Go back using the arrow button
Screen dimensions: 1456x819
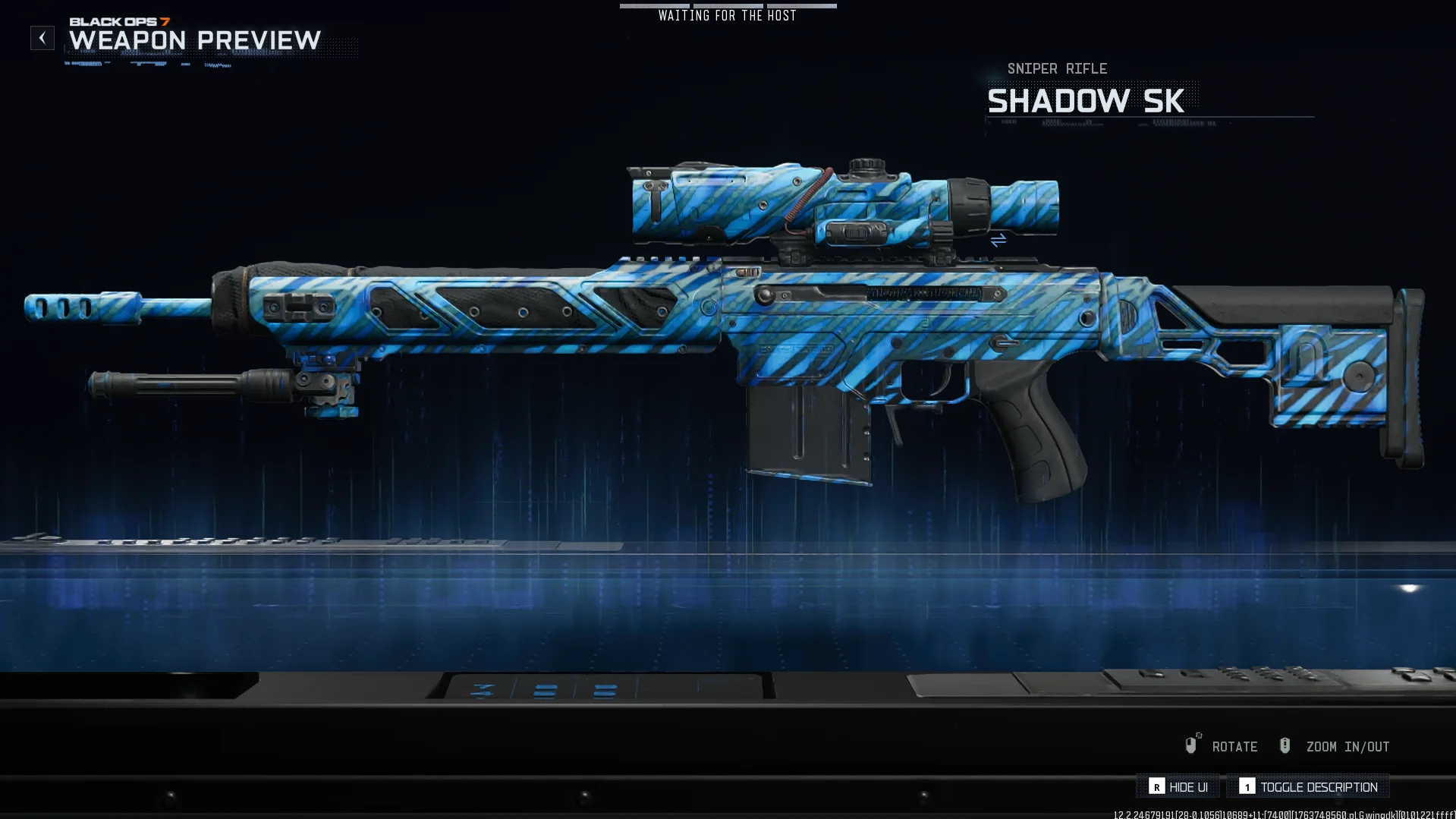click(x=42, y=38)
